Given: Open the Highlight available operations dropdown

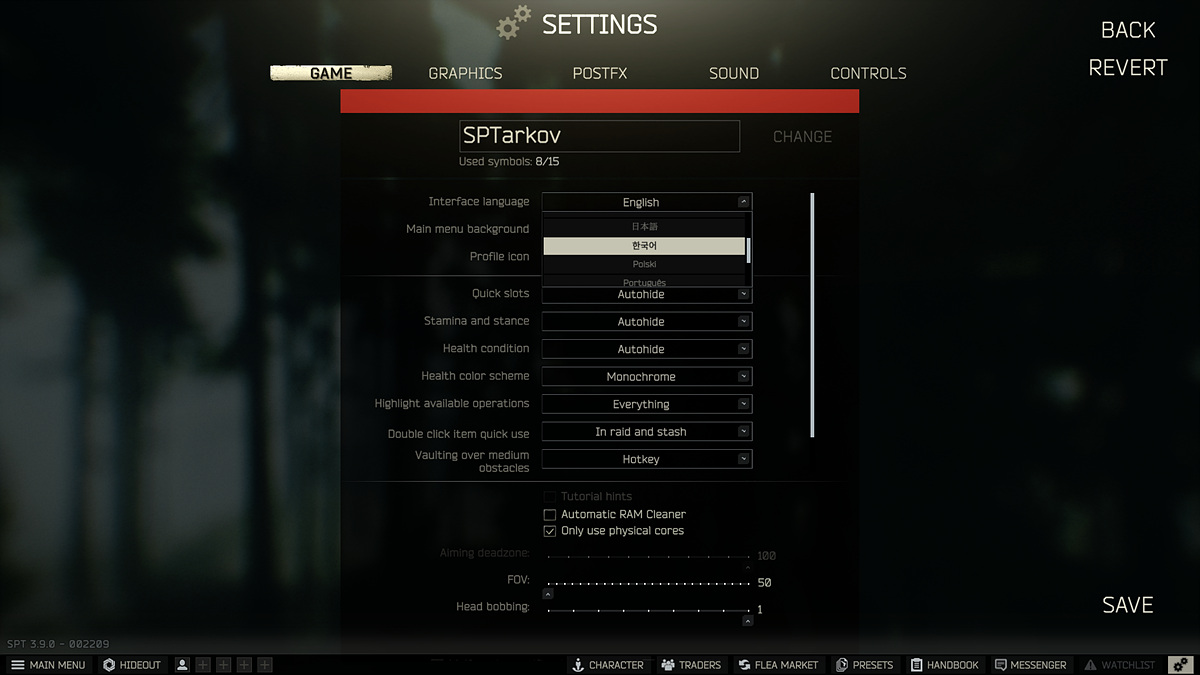Looking at the screenshot, I should pyautogui.click(x=646, y=404).
